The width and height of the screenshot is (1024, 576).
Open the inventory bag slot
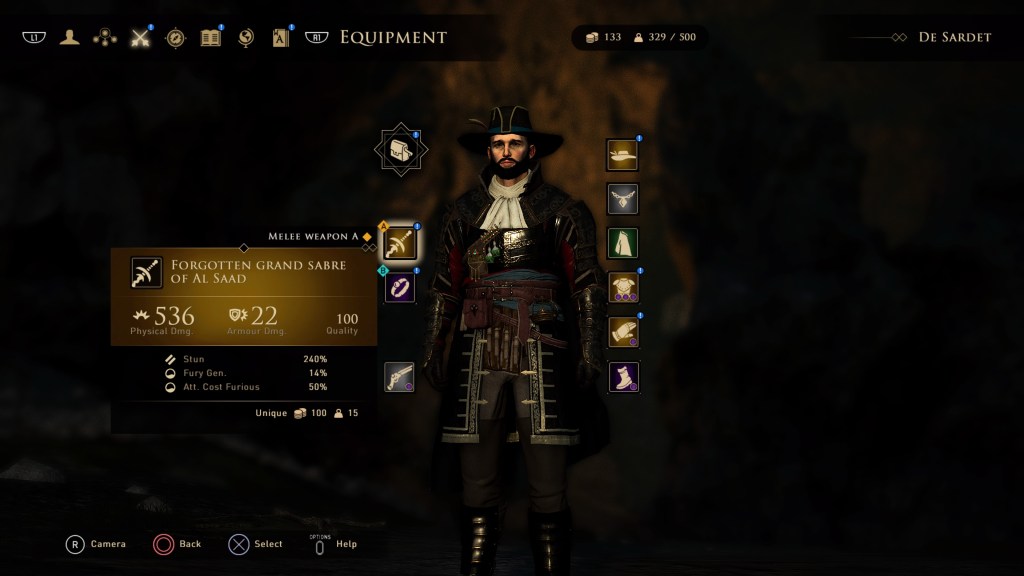[400, 150]
